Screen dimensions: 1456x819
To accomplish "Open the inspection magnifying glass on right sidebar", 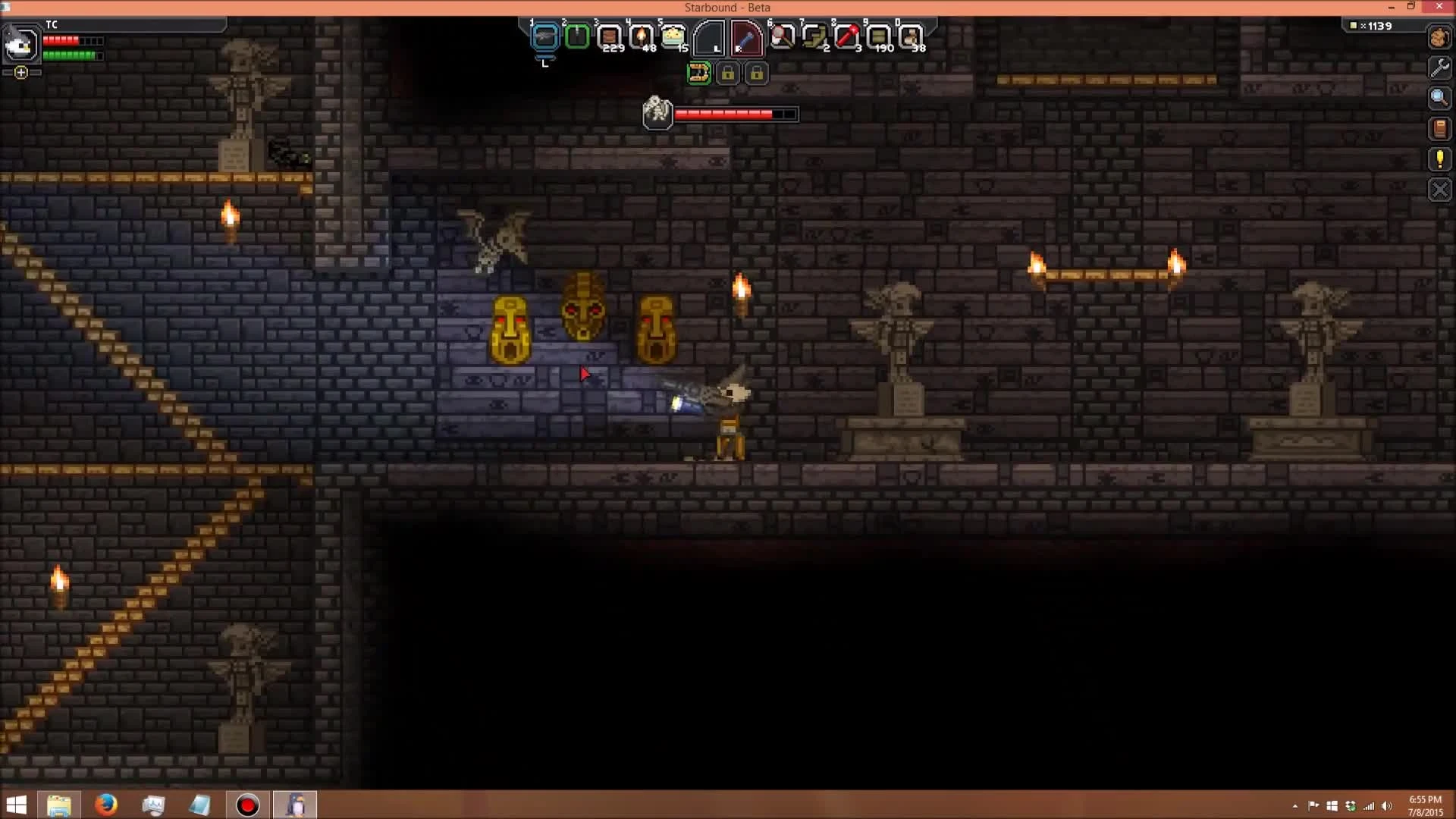I will (x=1440, y=98).
